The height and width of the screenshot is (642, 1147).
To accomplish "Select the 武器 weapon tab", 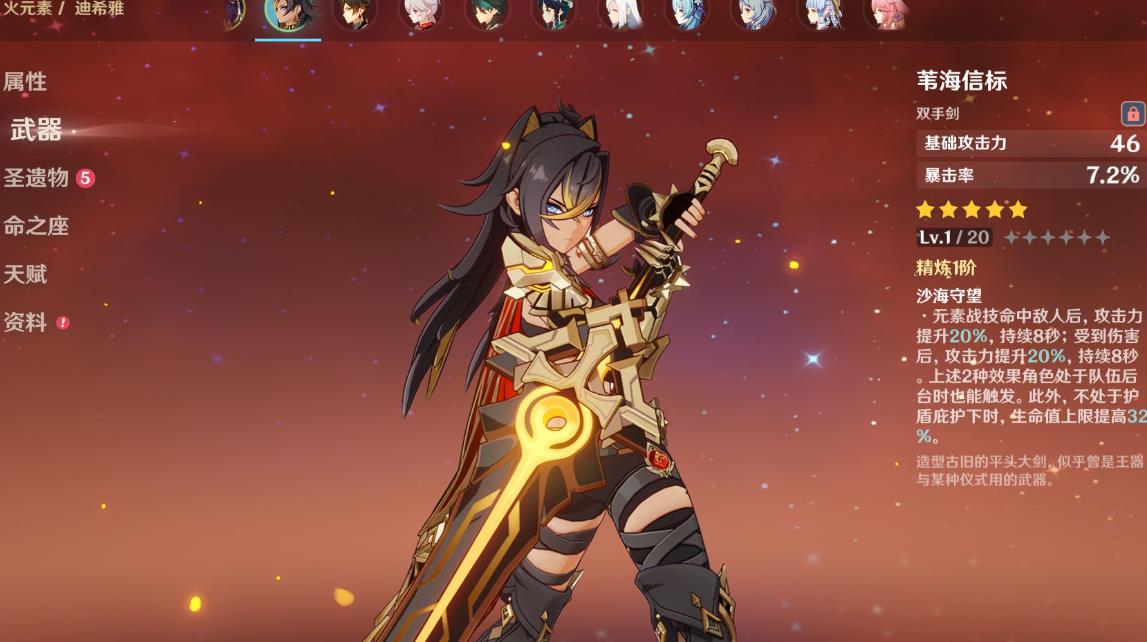I will 37,130.
